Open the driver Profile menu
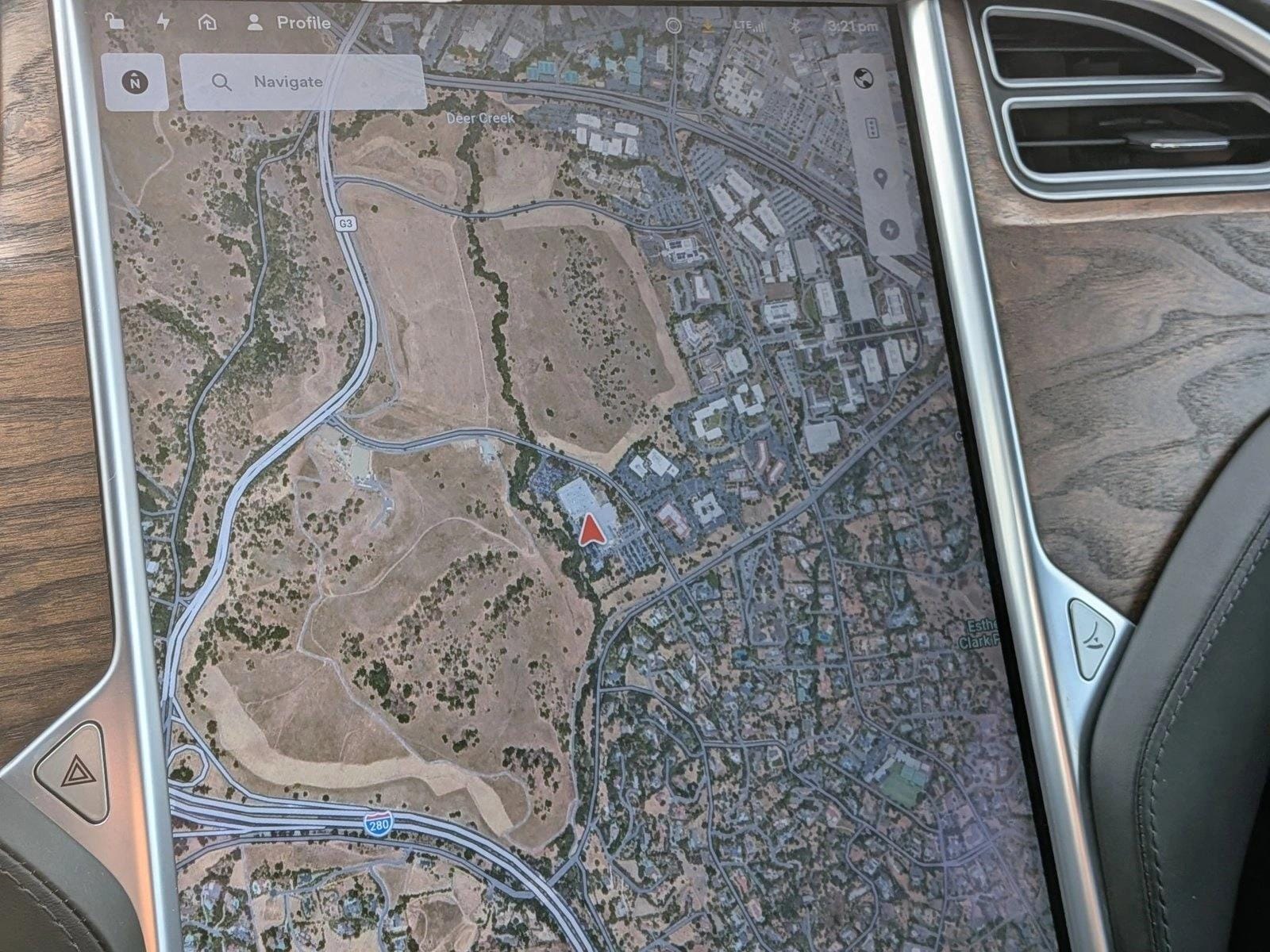Image resolution: width=1270 pixels, height=952 pixels. coord(289,23)
